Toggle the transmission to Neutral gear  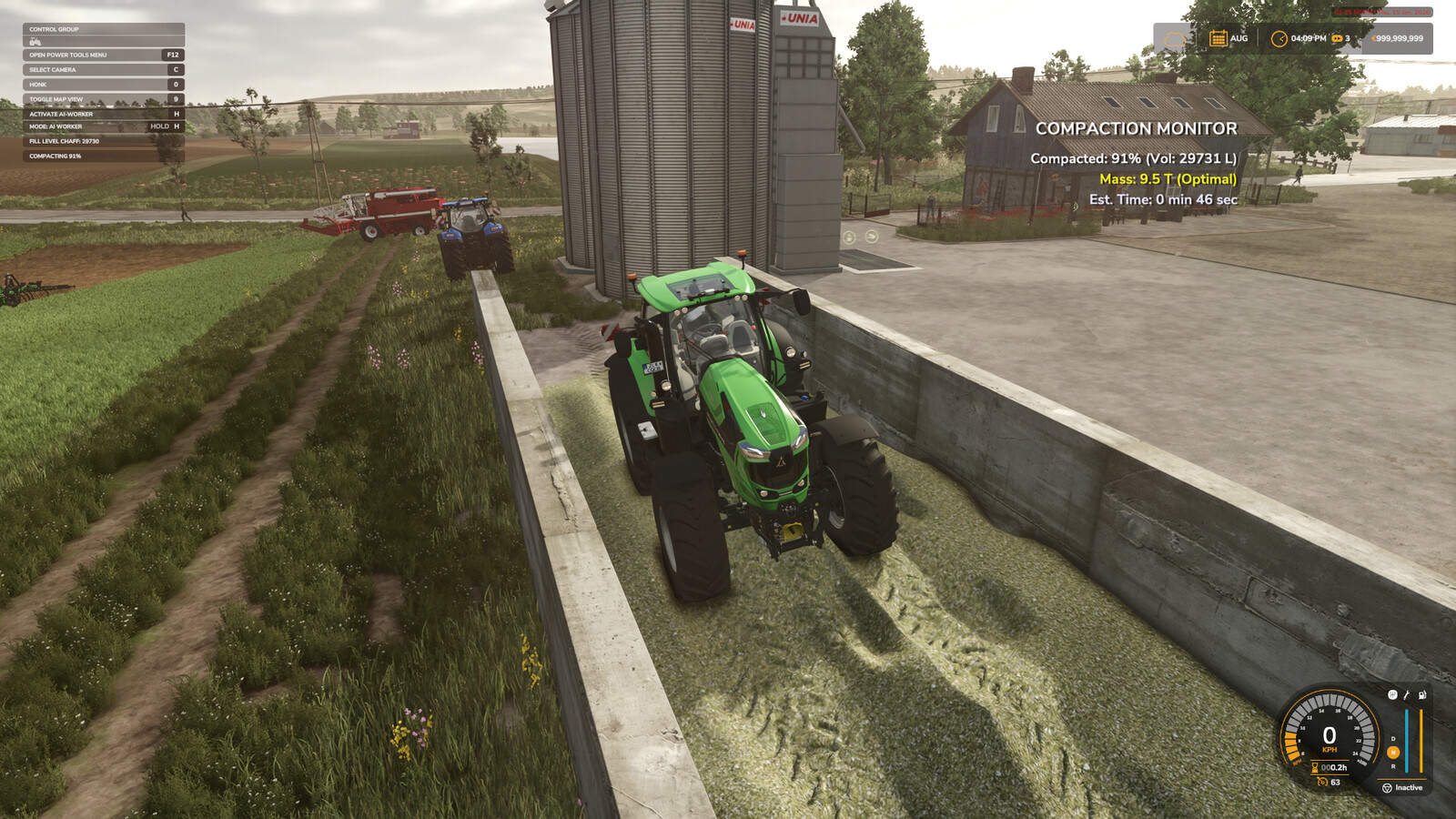click(x=1393, y=753)
